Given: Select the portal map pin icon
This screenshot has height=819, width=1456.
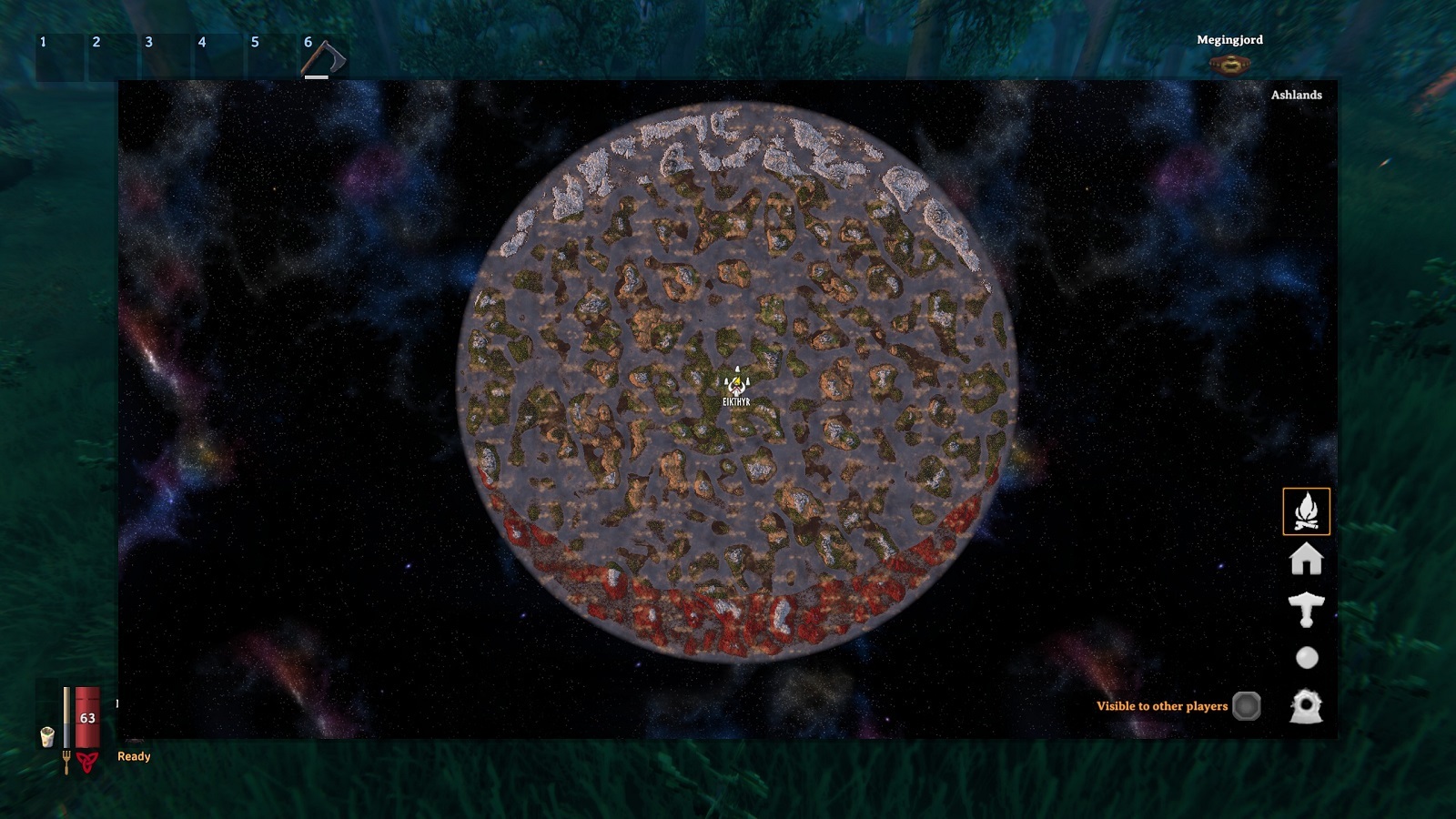Looking at the screenshot, I should point(1305,706).
